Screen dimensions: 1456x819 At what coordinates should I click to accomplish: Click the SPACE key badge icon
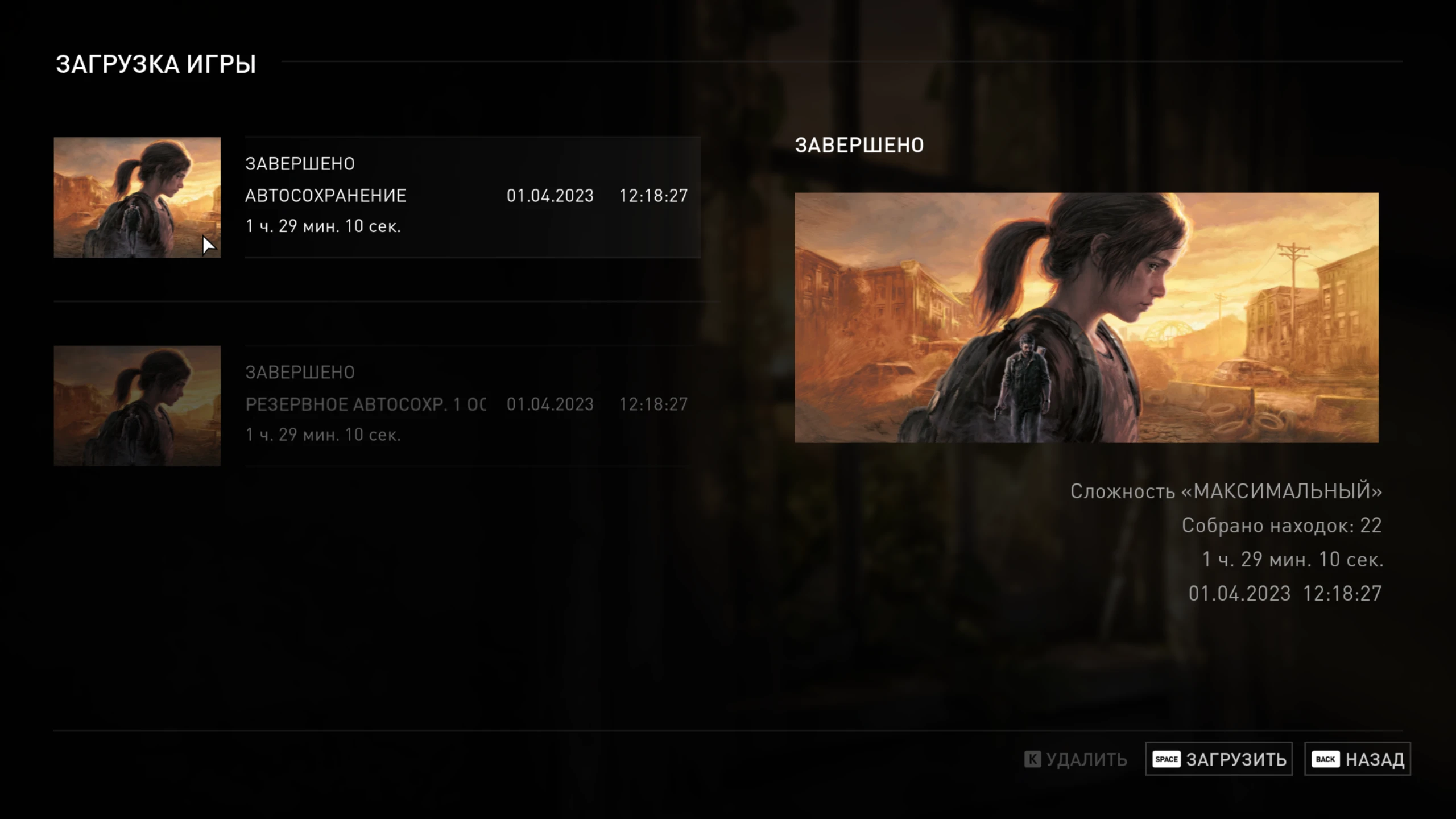(x=1167, y=759)
